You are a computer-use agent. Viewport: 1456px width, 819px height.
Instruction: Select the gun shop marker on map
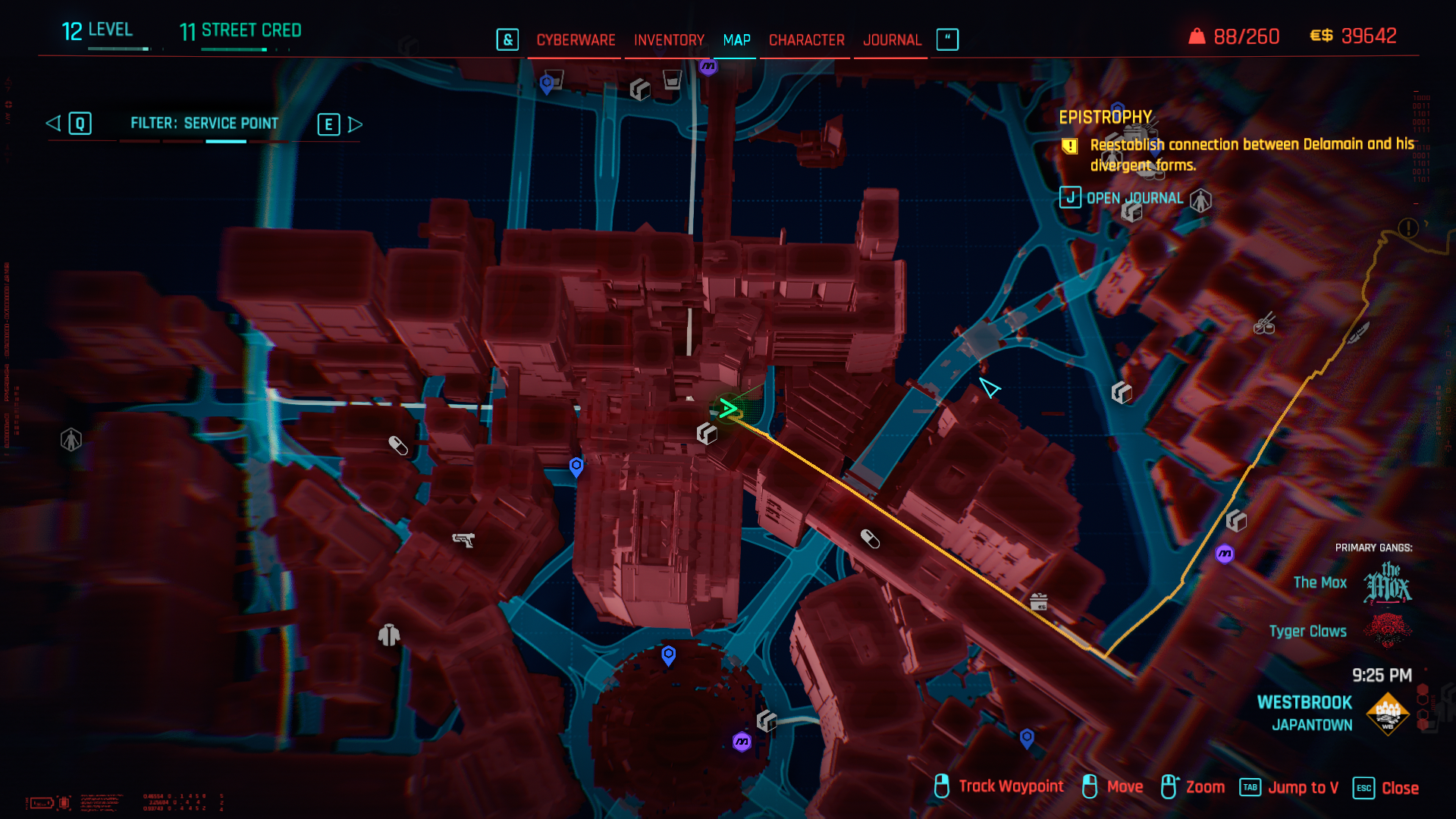(x=463, y=540)
